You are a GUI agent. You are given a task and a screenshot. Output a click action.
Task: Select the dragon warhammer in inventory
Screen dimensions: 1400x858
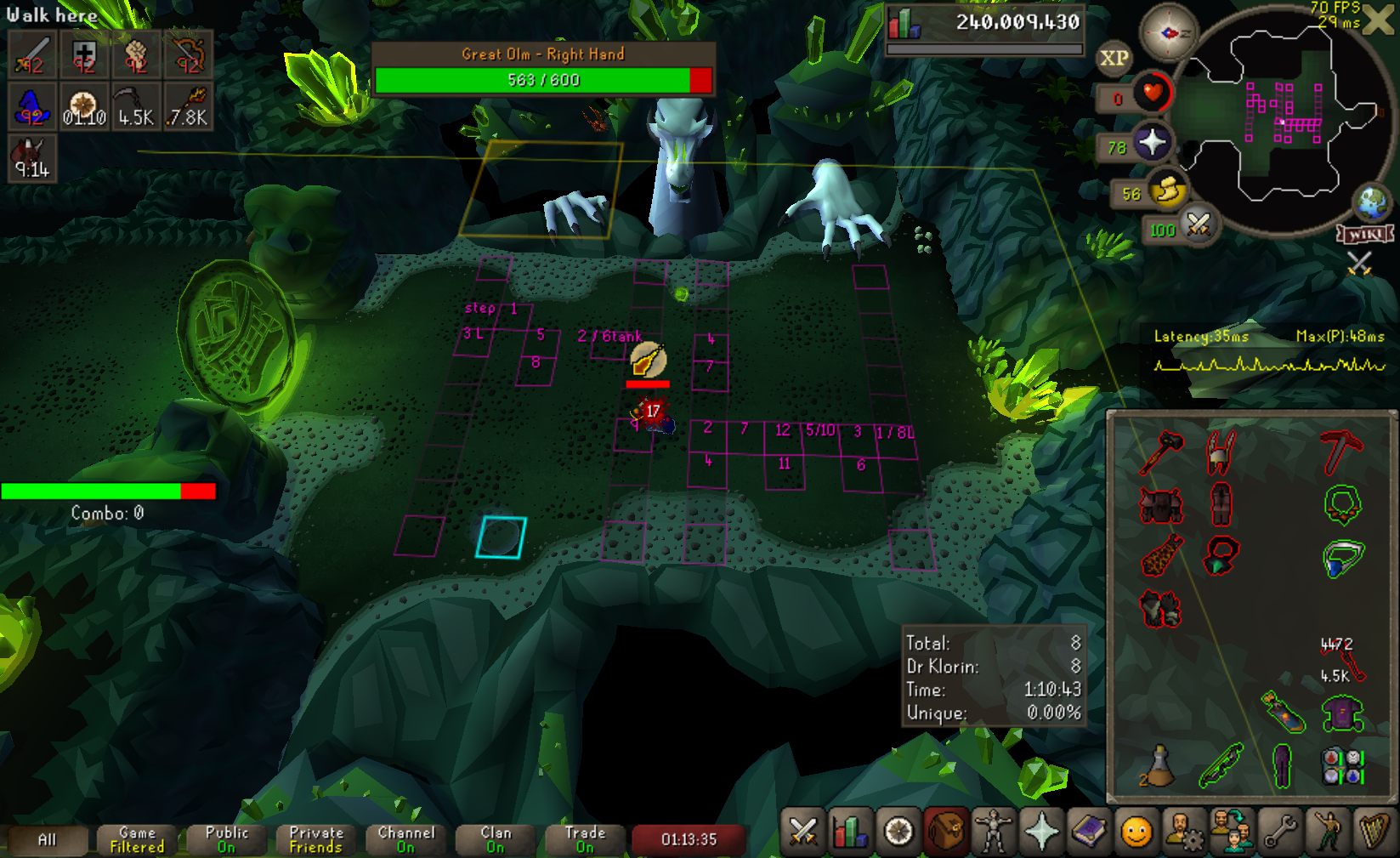pyautogui.click(x=1161, y=452)
